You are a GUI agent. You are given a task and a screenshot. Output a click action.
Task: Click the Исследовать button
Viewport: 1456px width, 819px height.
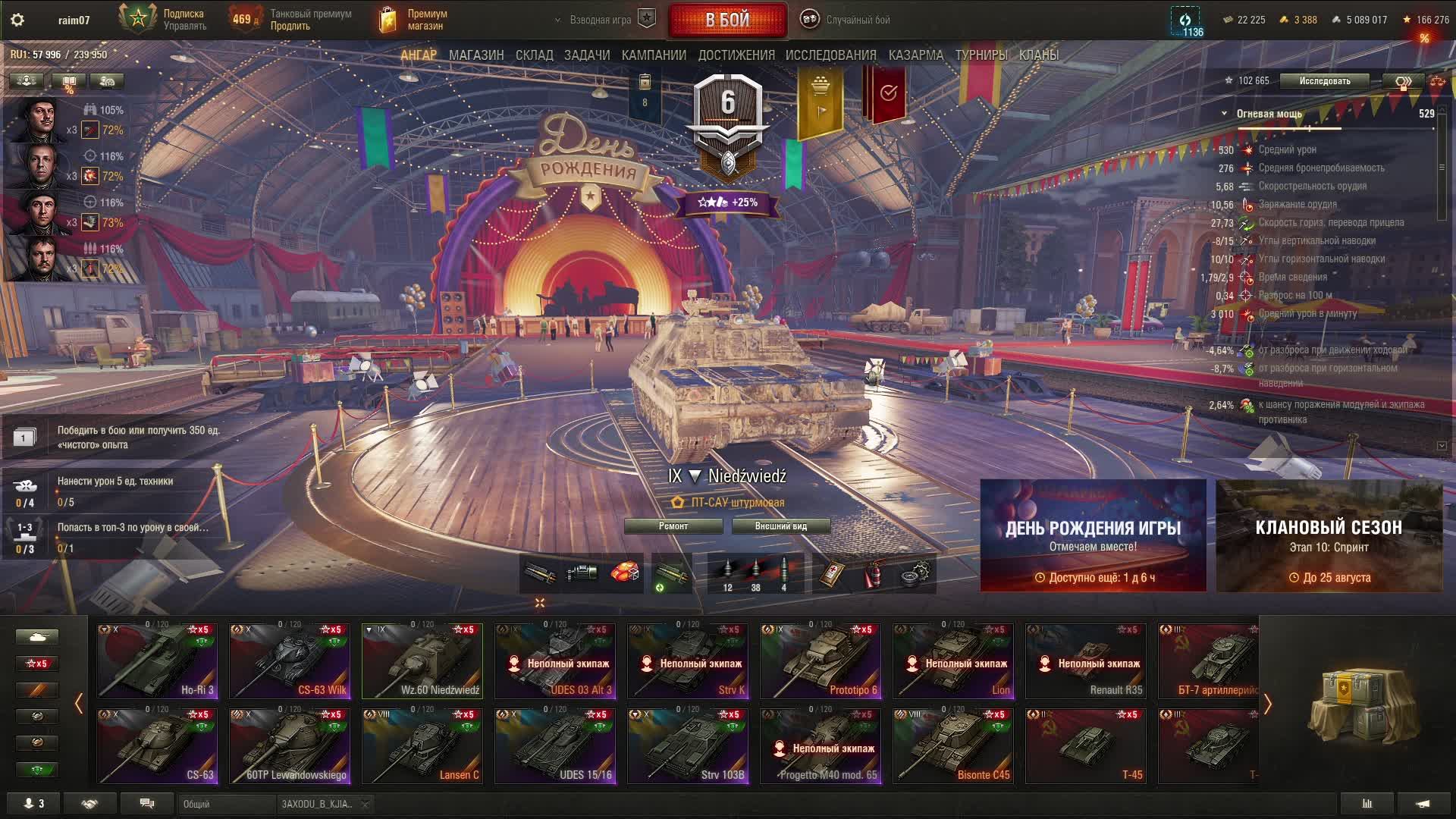tap(1324, 81)
